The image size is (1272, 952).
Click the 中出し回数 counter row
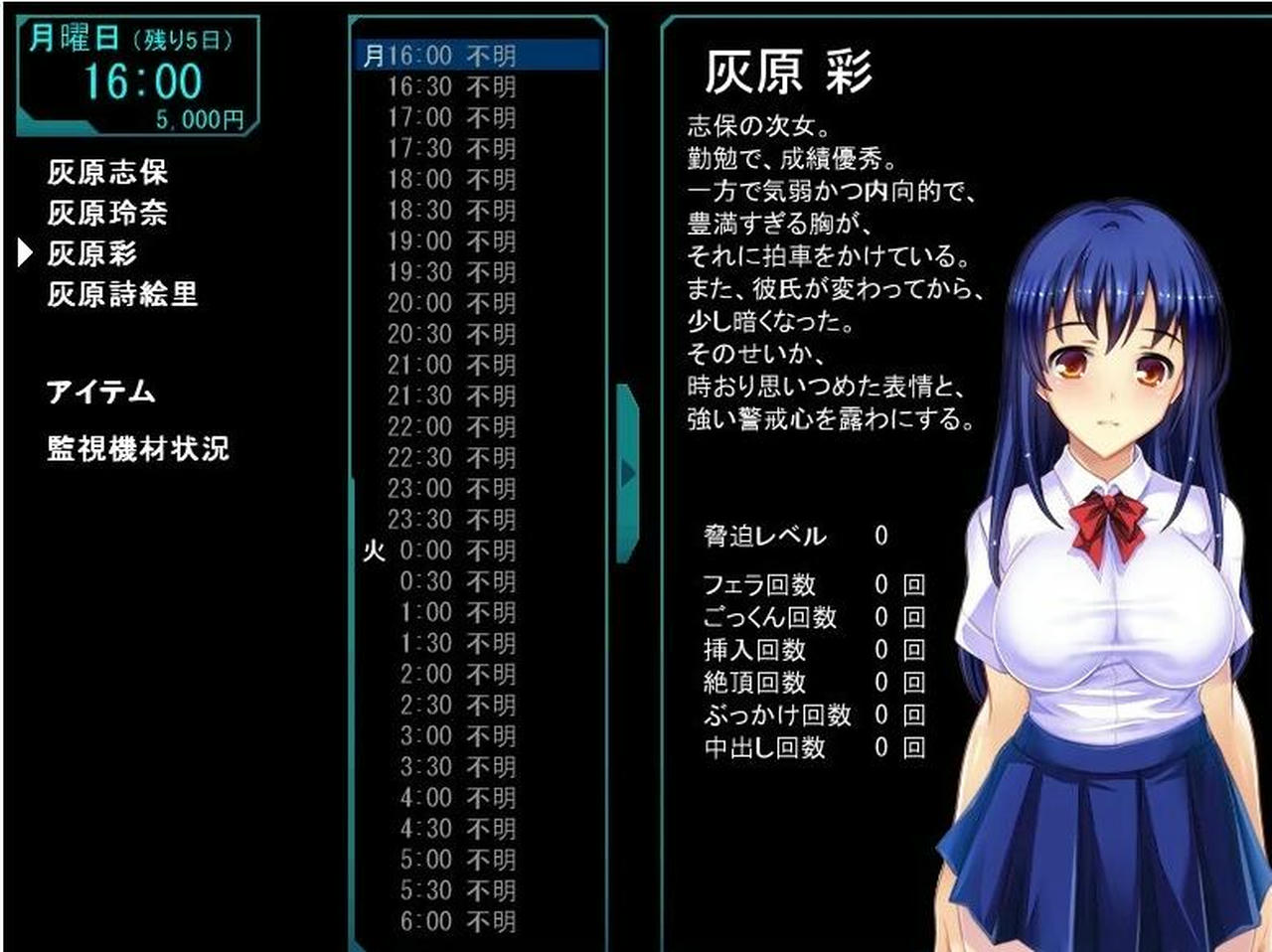805,749
